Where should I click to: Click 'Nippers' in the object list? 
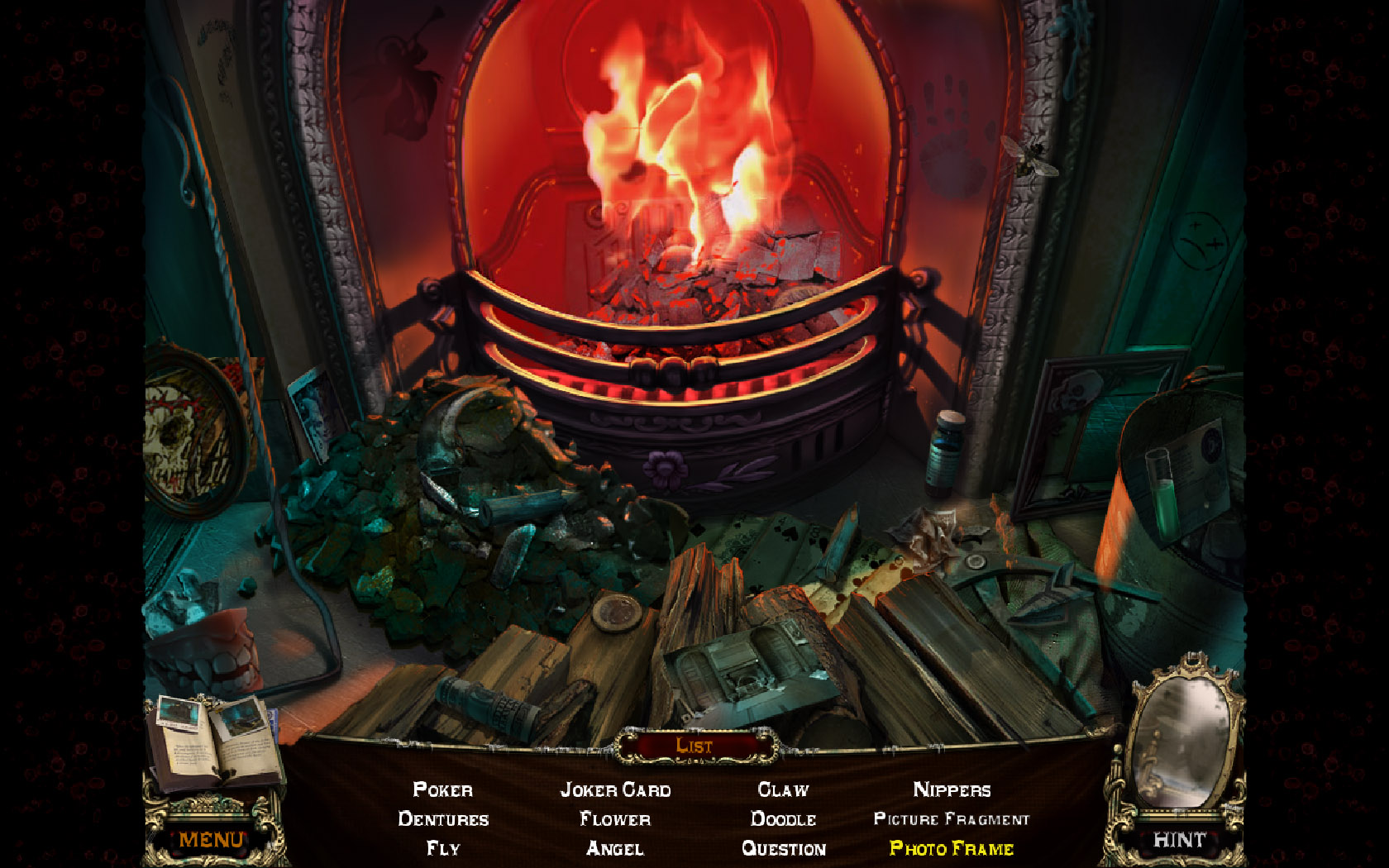tap(952, 790)
